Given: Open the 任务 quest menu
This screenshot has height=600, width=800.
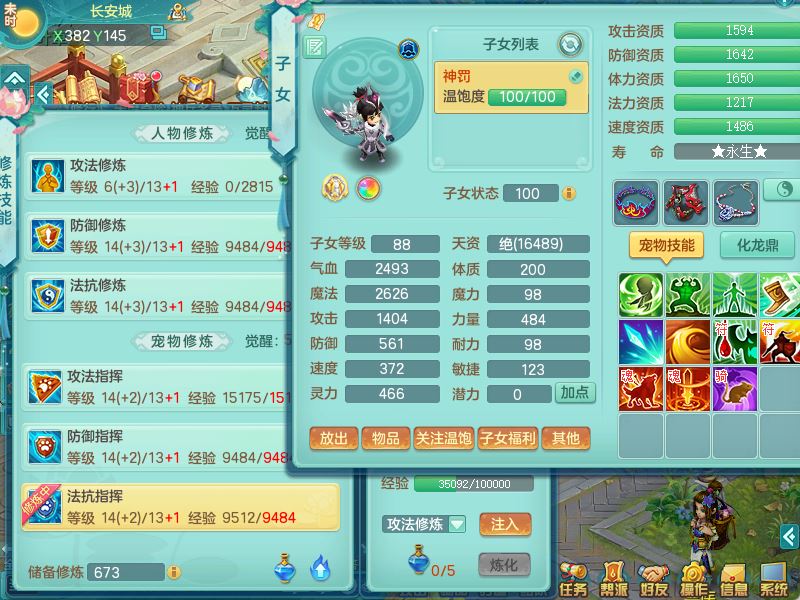Looking at the screenshot, I should click(574, 577).
